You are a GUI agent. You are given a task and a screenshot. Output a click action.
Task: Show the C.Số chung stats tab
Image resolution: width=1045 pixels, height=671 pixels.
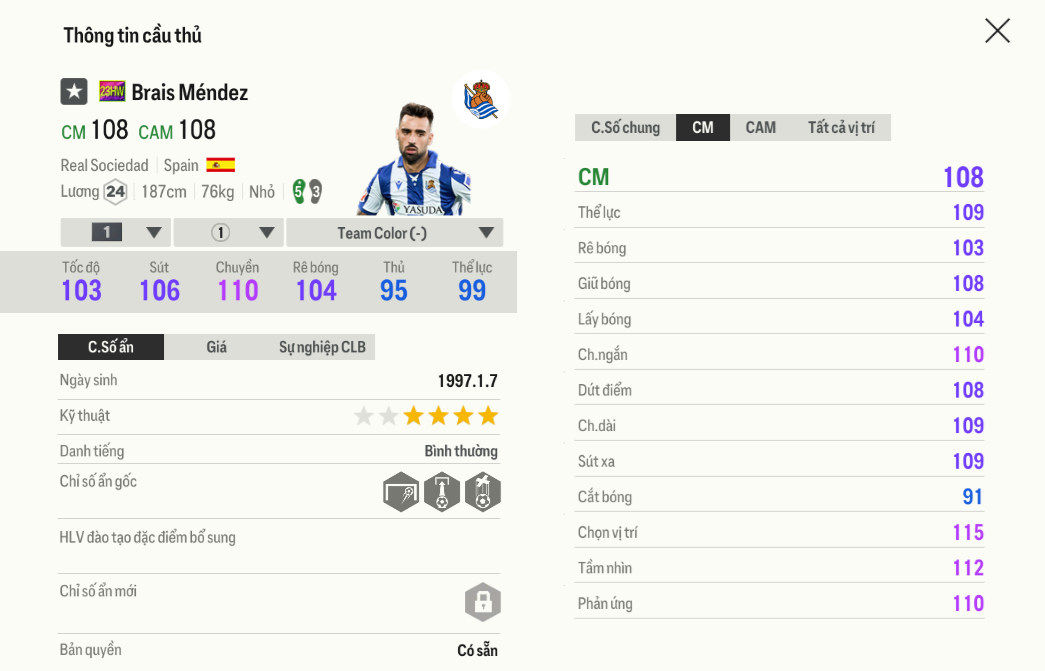(x=625, y=127)
